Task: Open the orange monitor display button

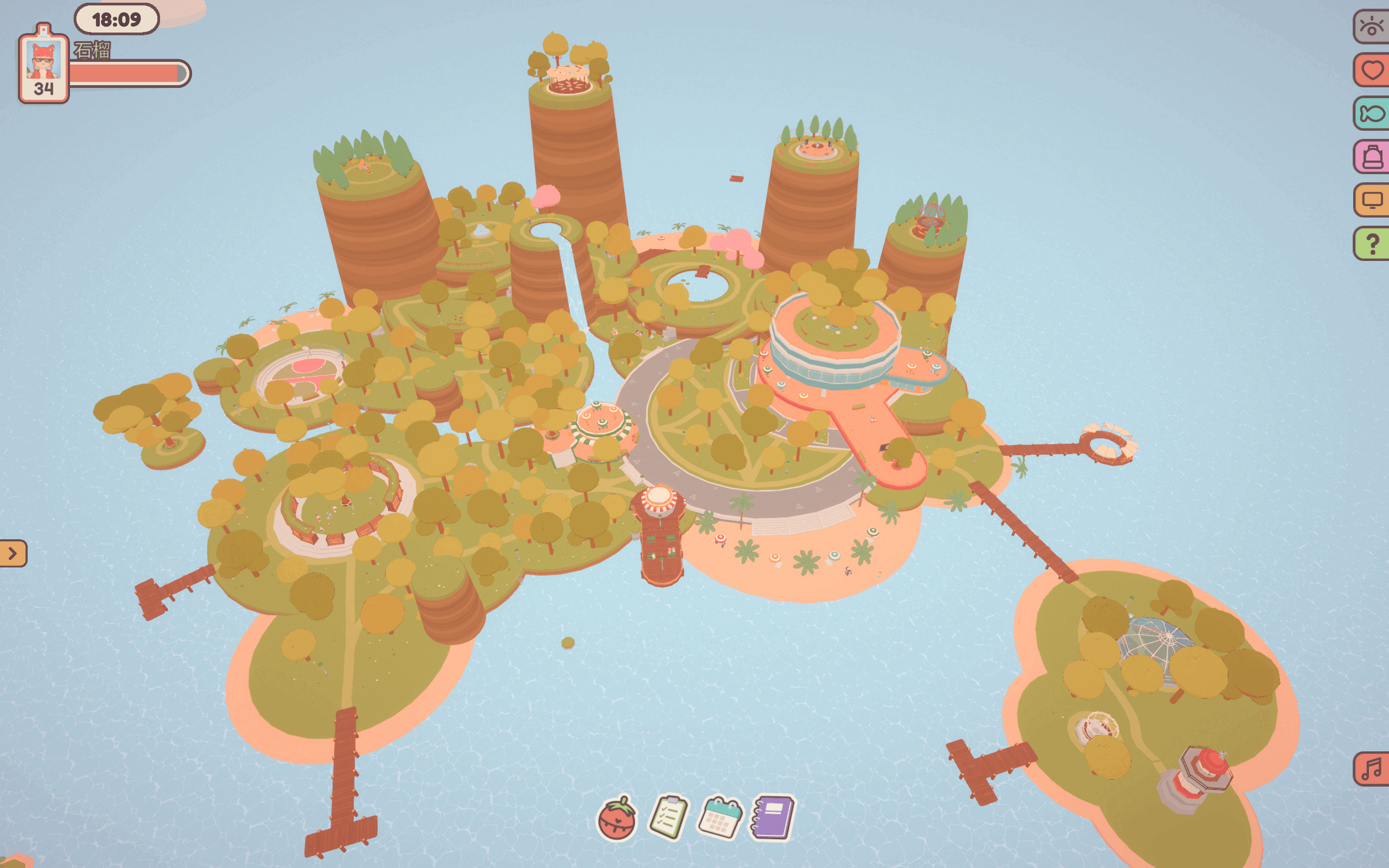Action: coord(1372,200)
